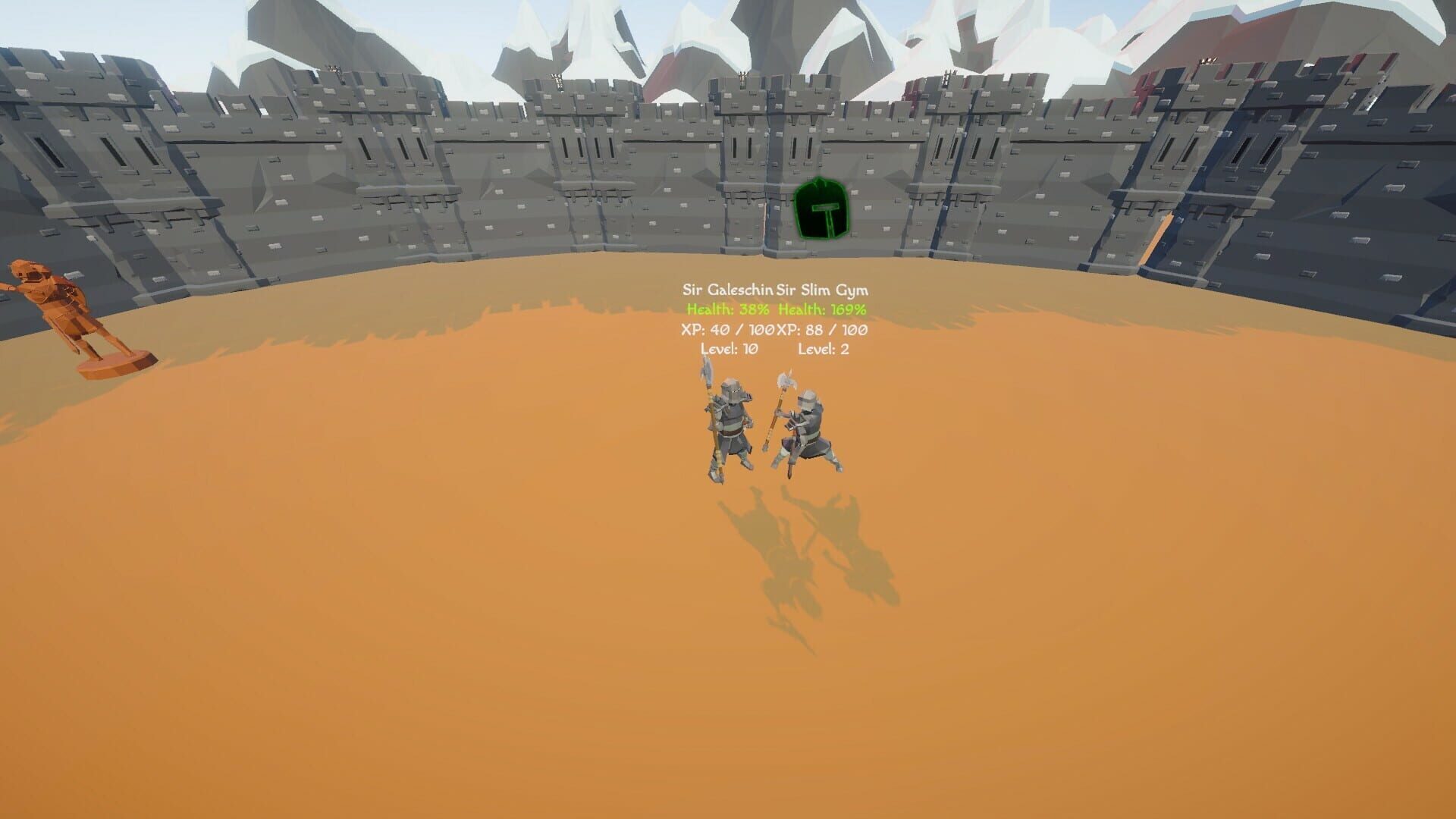1456x819 pixels.
Task: Click Sir Galeschin's green Health 38% readout
Action: coord(728,309)
